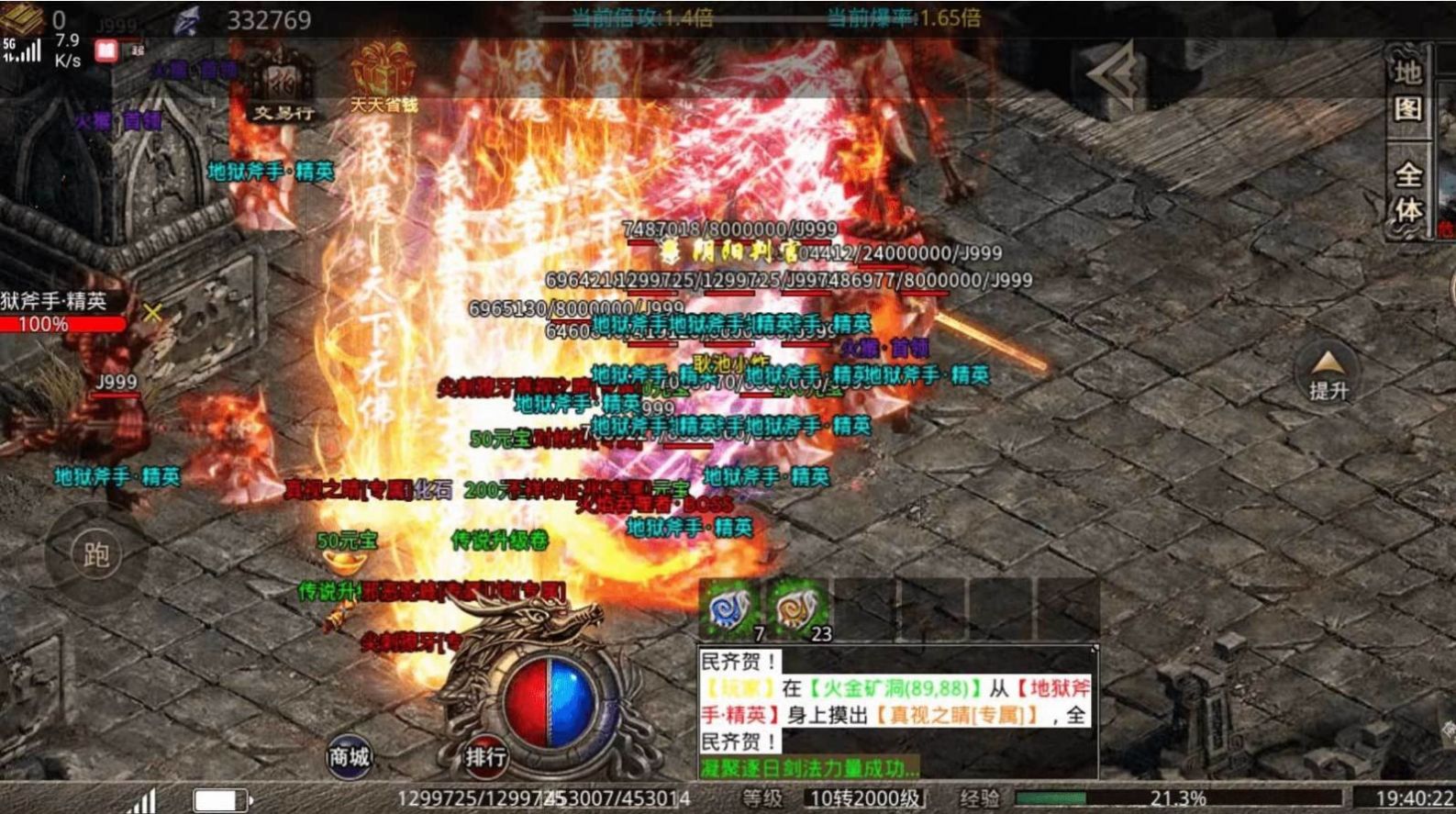Show the 排行 ranking list

[484, 756]
